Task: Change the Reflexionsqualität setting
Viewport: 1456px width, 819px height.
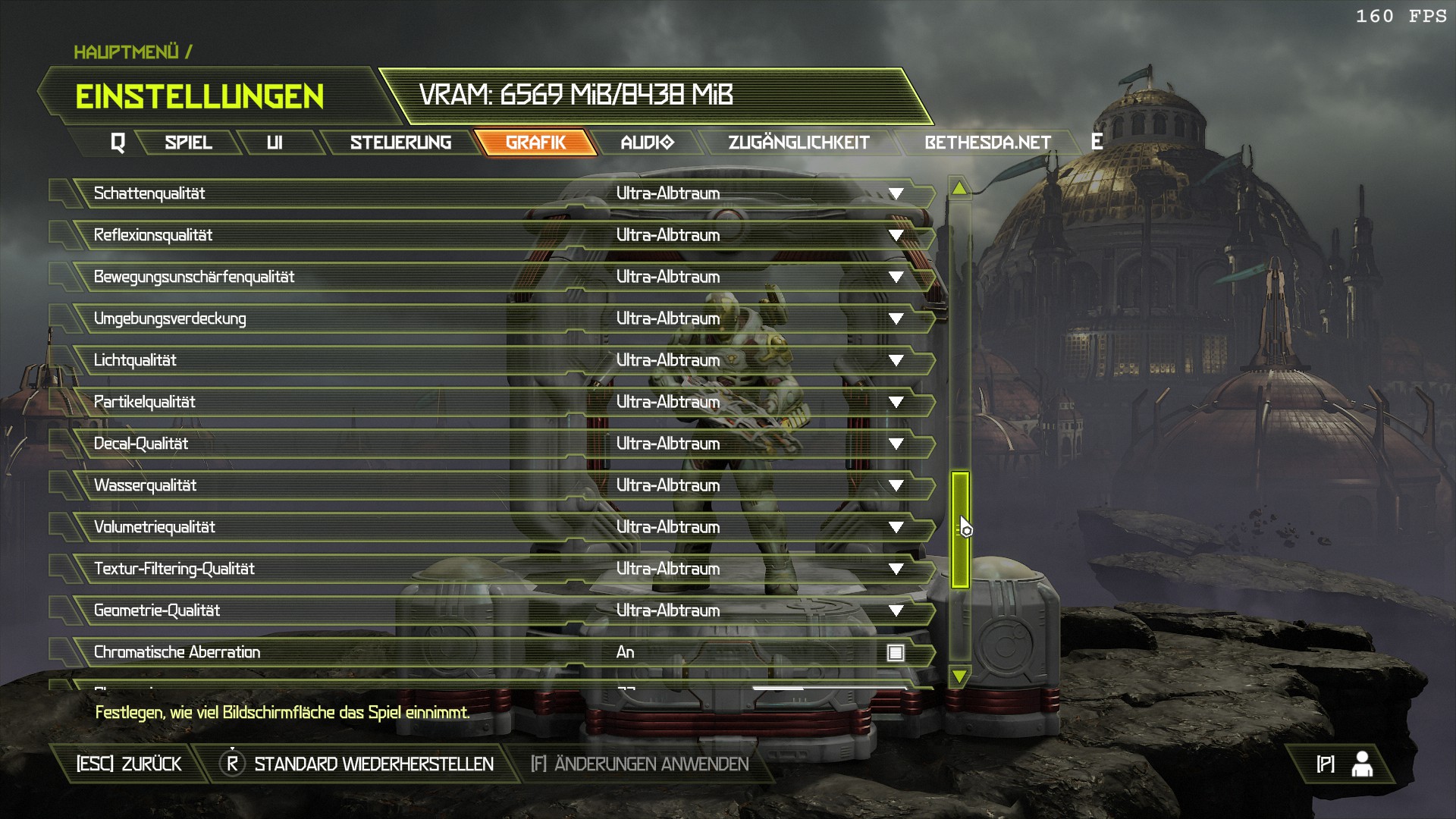Action: pyautogui.click(x=896, y=236)
